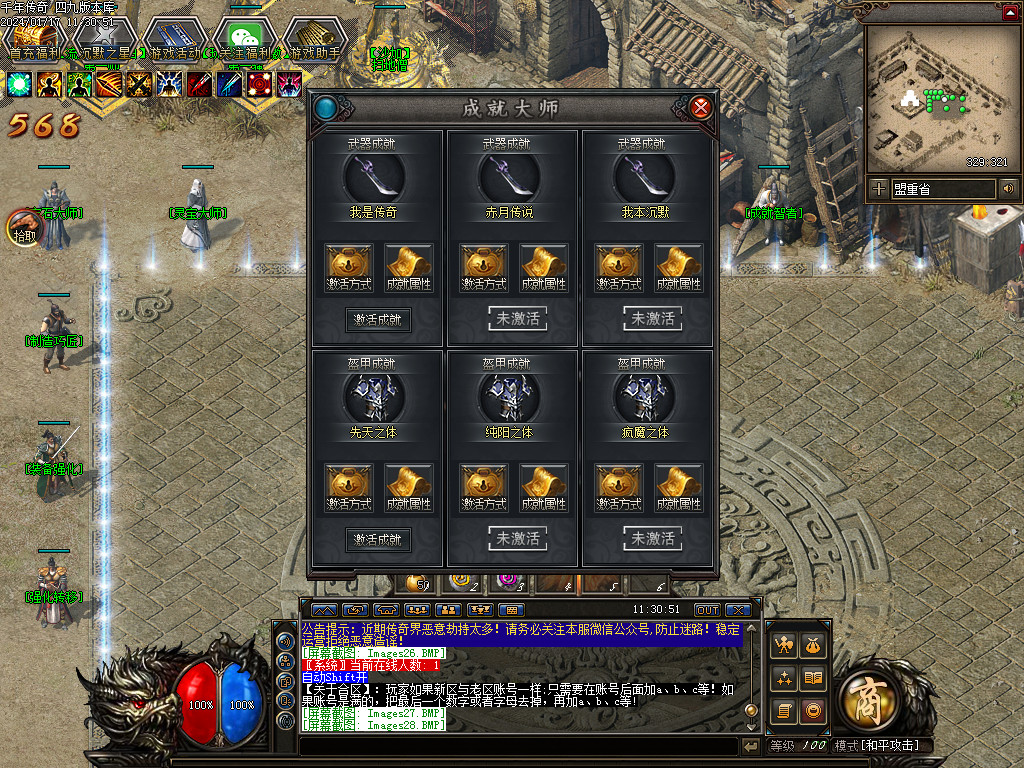Show 成就属性 for 我本沉默 weapon achievement
This screenshot has height=768, width=1024.
(678, 267)
